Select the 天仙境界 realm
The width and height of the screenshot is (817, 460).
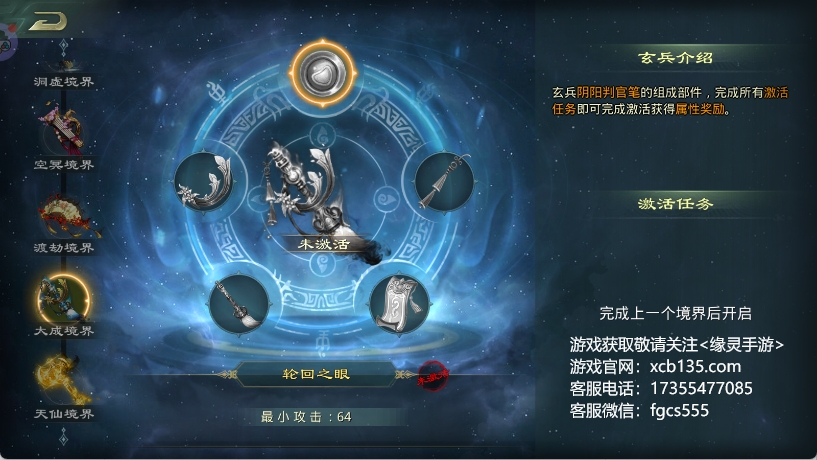pos(63,383)
